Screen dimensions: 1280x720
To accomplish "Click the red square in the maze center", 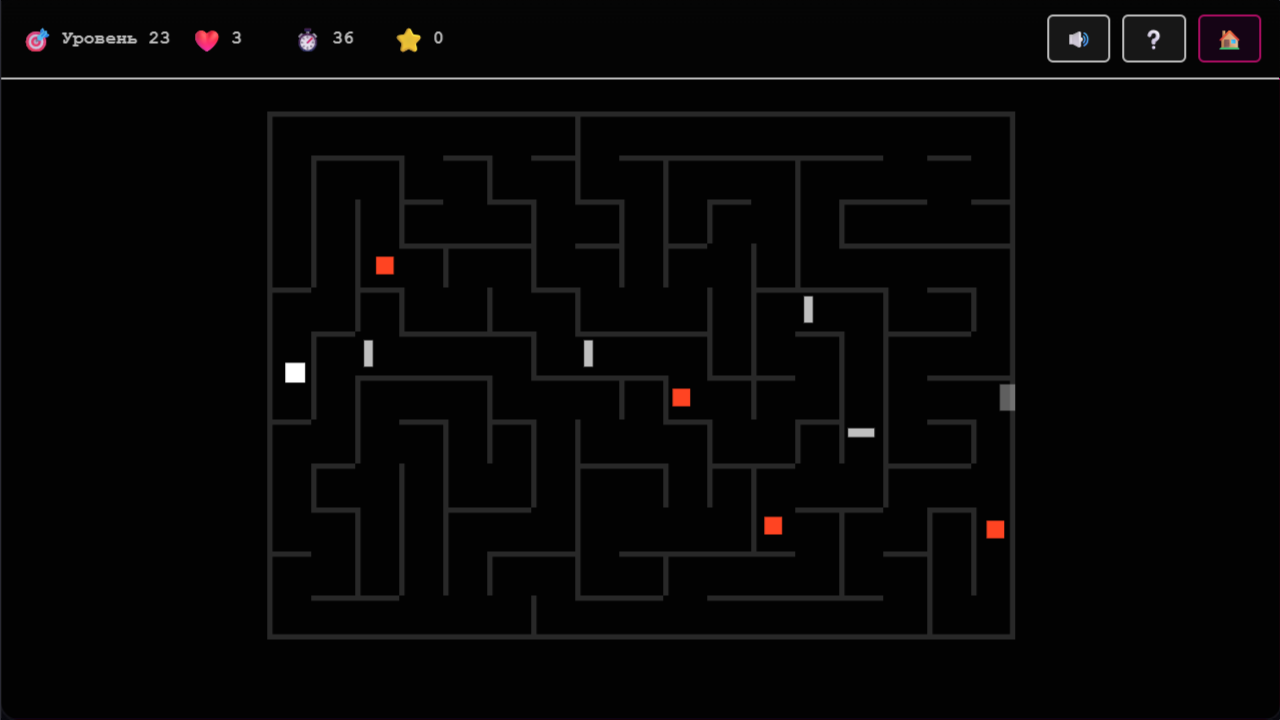I will click(681, 398).
